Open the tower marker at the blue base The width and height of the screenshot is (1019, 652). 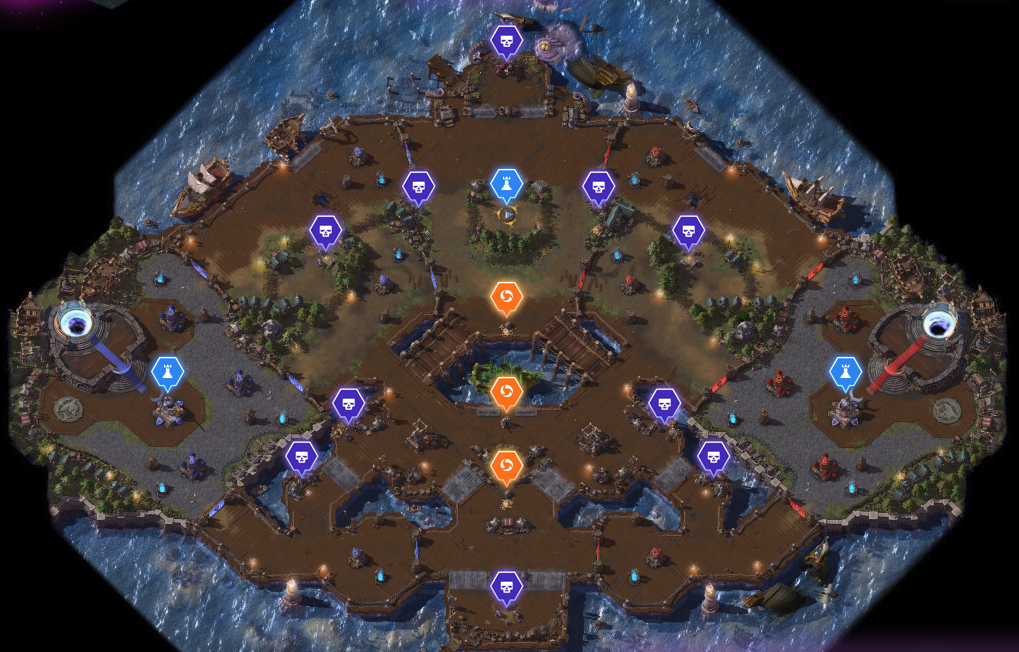tap(168, 373)
